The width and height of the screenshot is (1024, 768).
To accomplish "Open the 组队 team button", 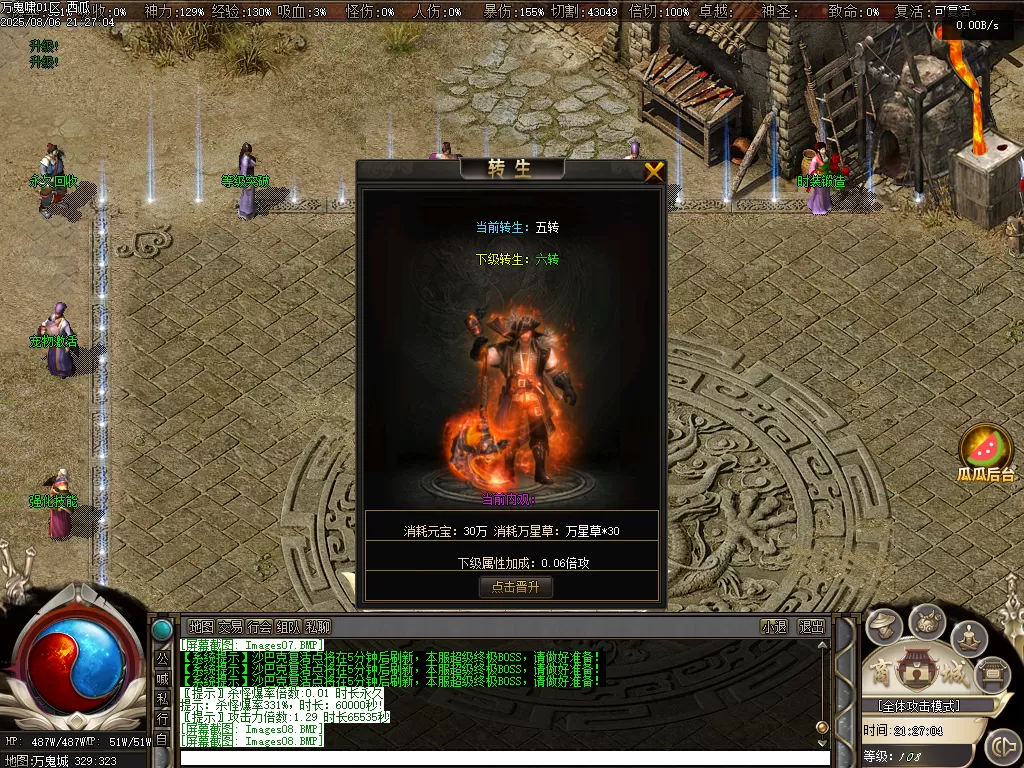I will [x=288, y=627].
